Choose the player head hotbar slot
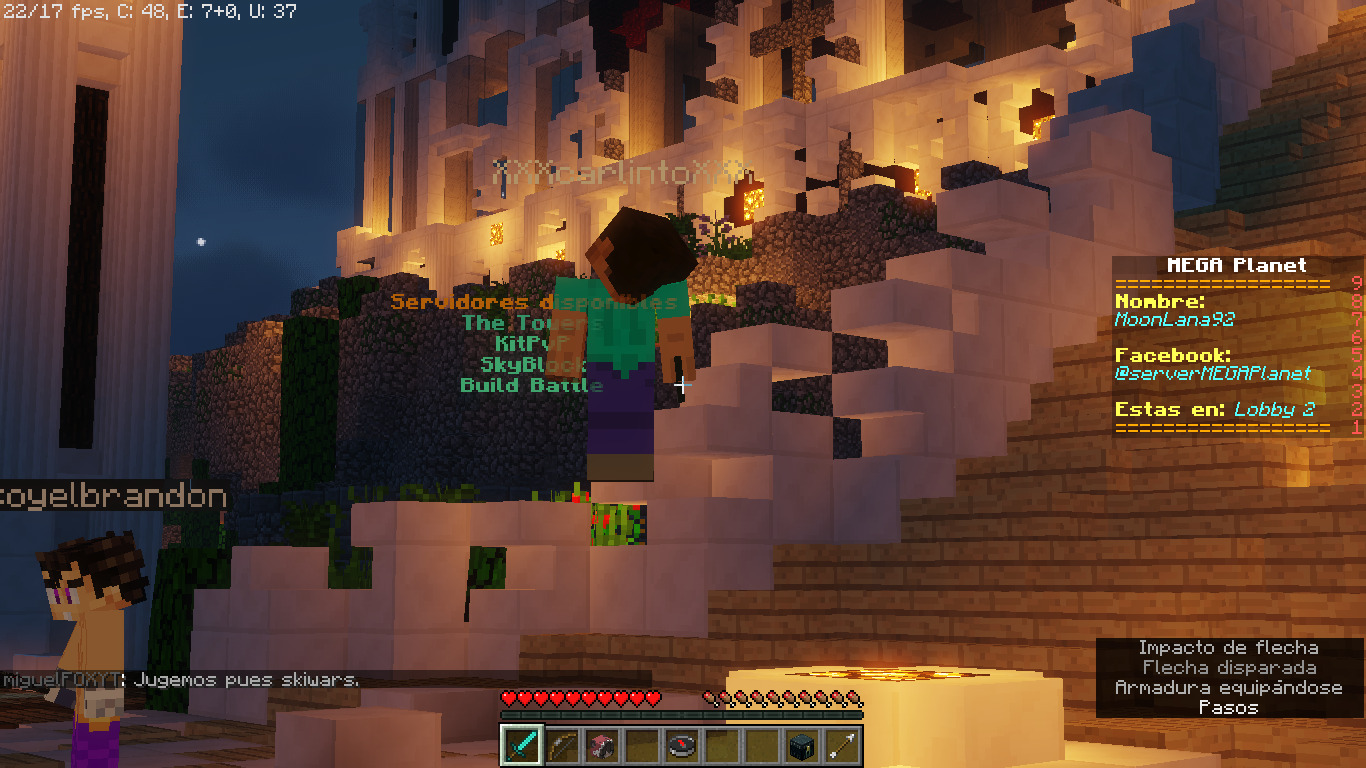This screenshot has height=768, width=1366. 601,745
